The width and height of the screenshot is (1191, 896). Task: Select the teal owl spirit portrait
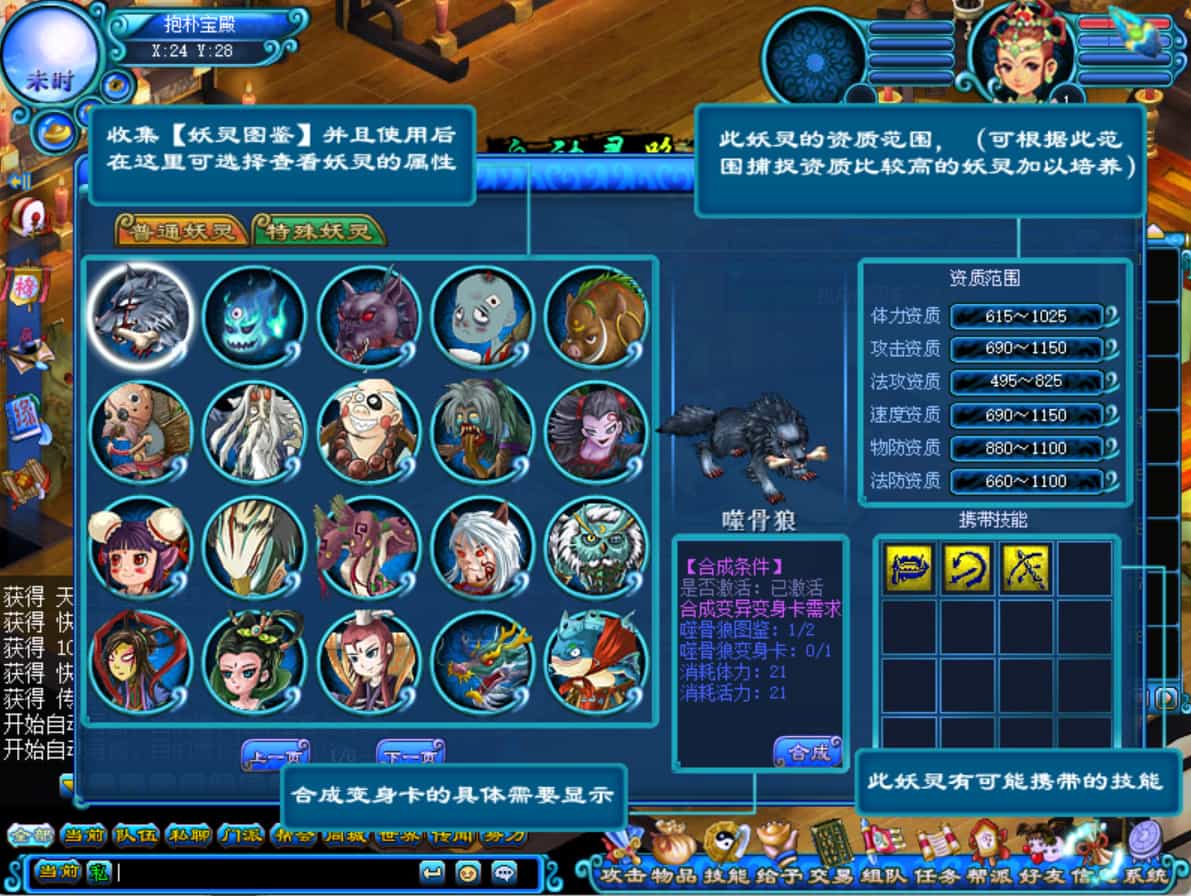[x=596, y=547]
